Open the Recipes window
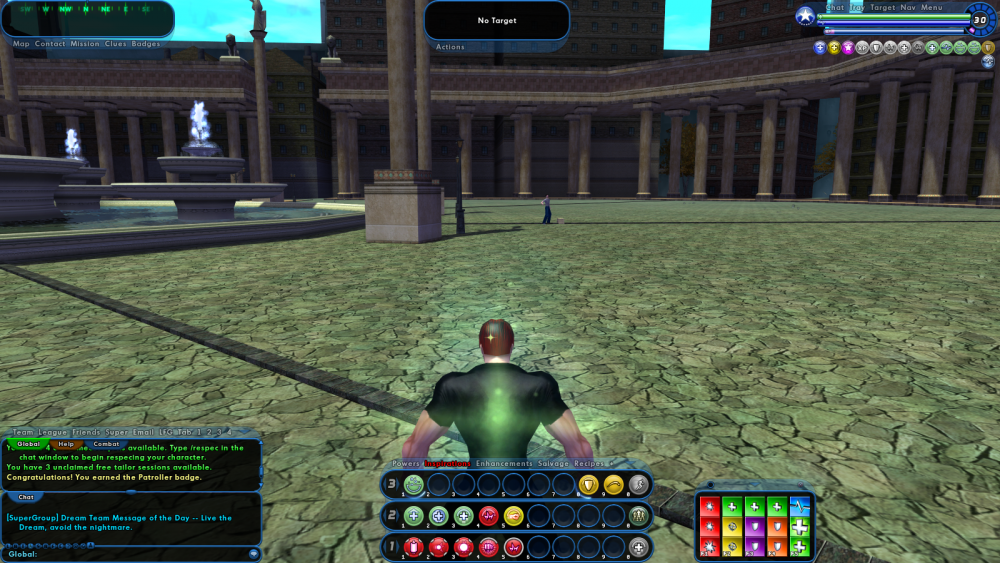This screenshot has height=563, width=1000. point(591,464)
